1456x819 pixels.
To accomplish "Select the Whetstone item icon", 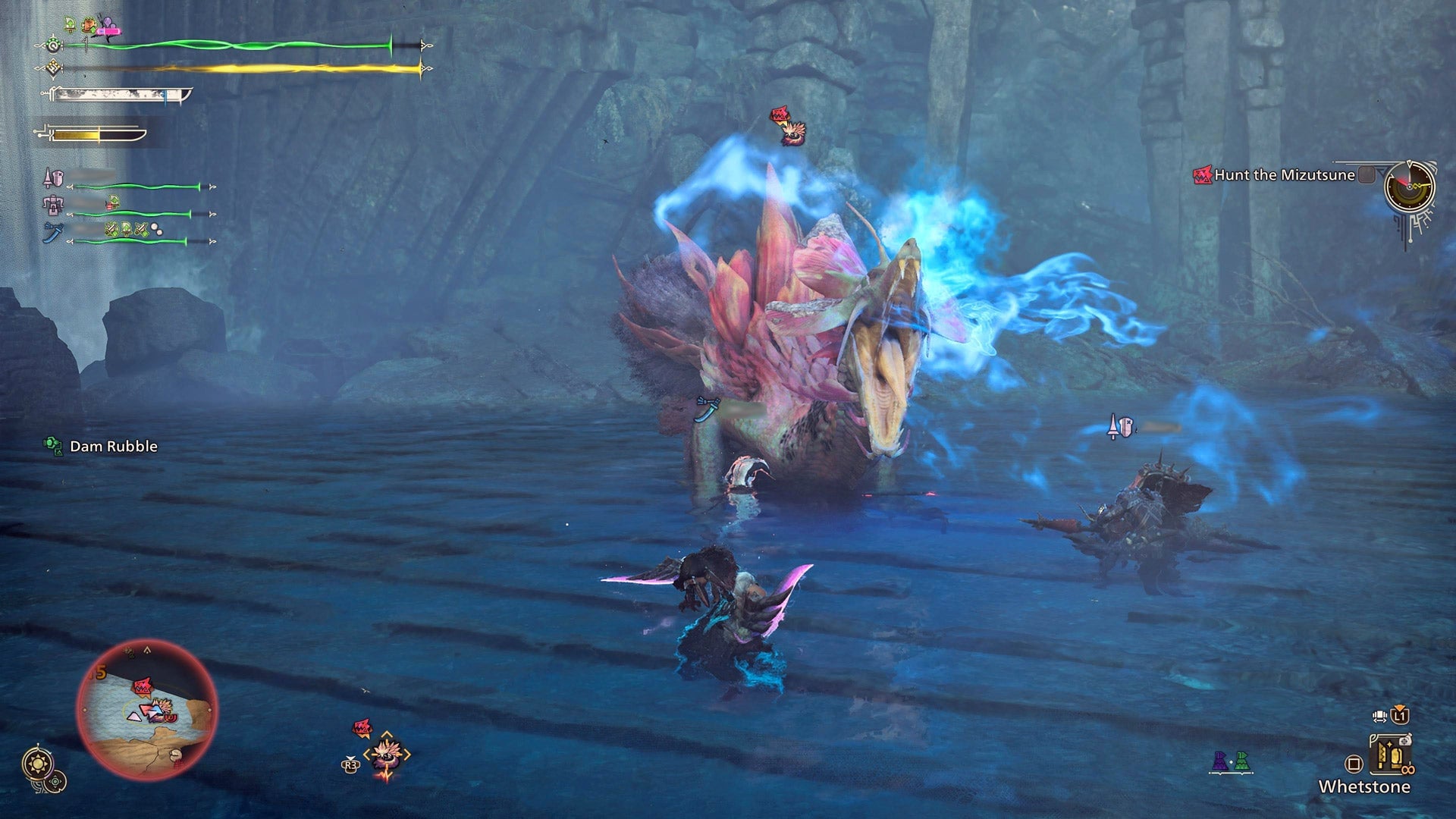I will tap(1390, 755).
